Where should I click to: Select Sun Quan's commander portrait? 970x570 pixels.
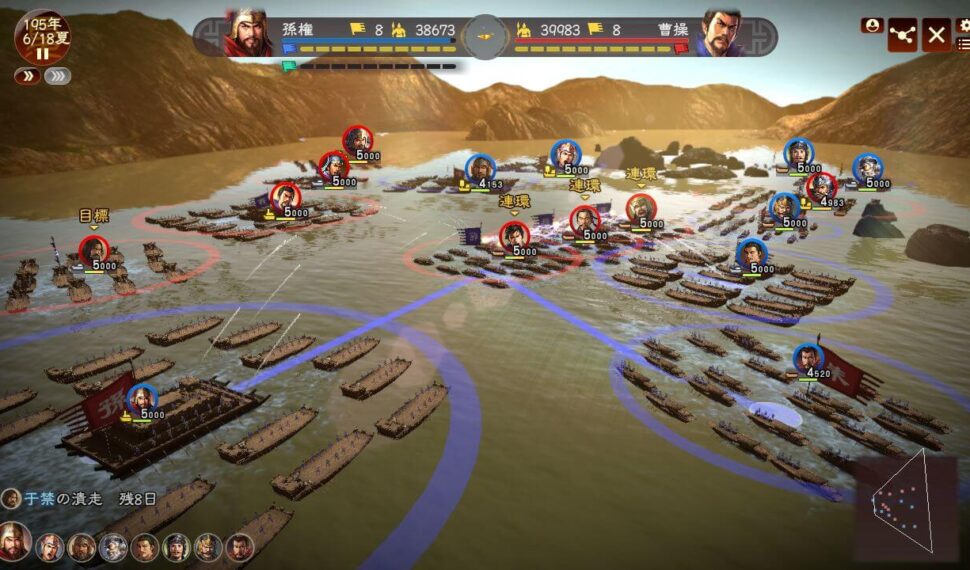point(248,33)
